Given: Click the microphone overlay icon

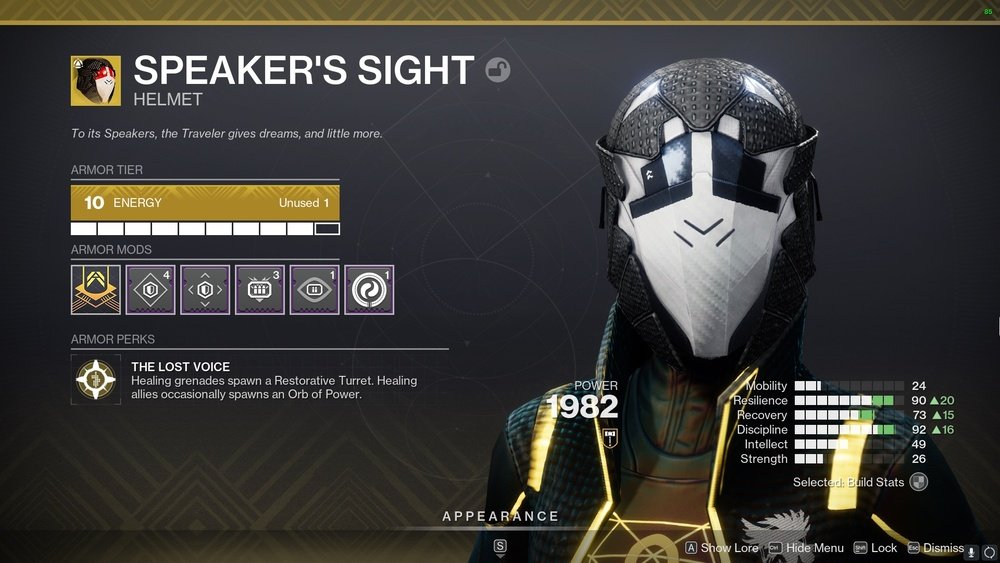Looking at the screenshot, I should tap(971, 552).
